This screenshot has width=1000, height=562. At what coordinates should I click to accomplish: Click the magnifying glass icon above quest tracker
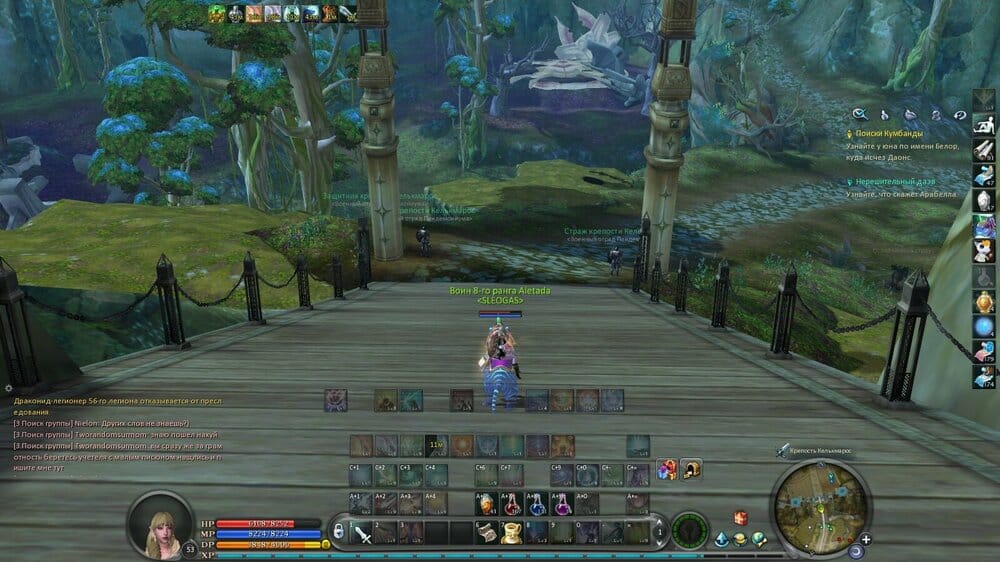click(x=859, y=115)
